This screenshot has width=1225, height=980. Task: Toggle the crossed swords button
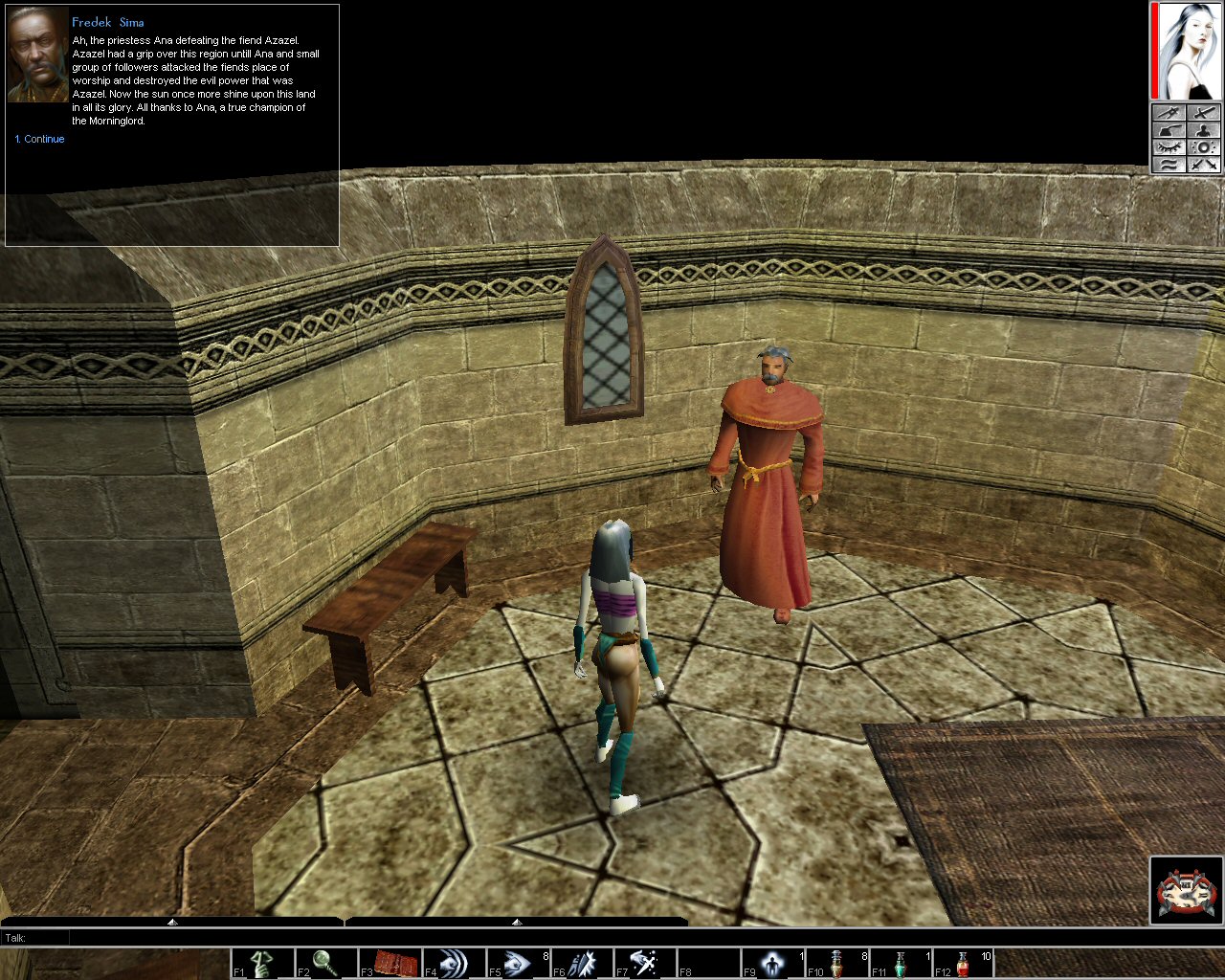click(x=1203, y=165)
